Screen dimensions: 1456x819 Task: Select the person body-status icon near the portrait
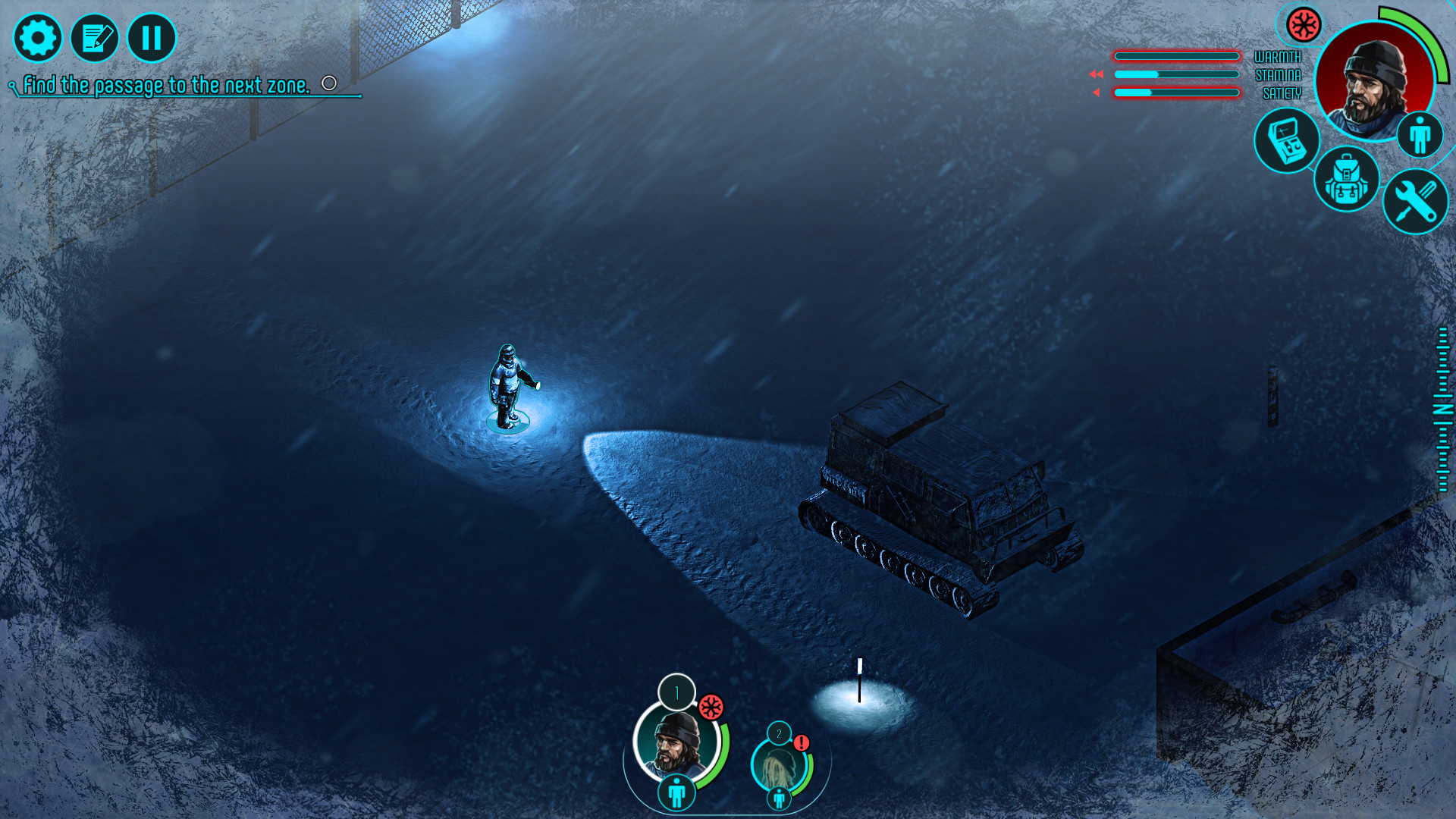pyautogui.click(x=1422, y=133)
